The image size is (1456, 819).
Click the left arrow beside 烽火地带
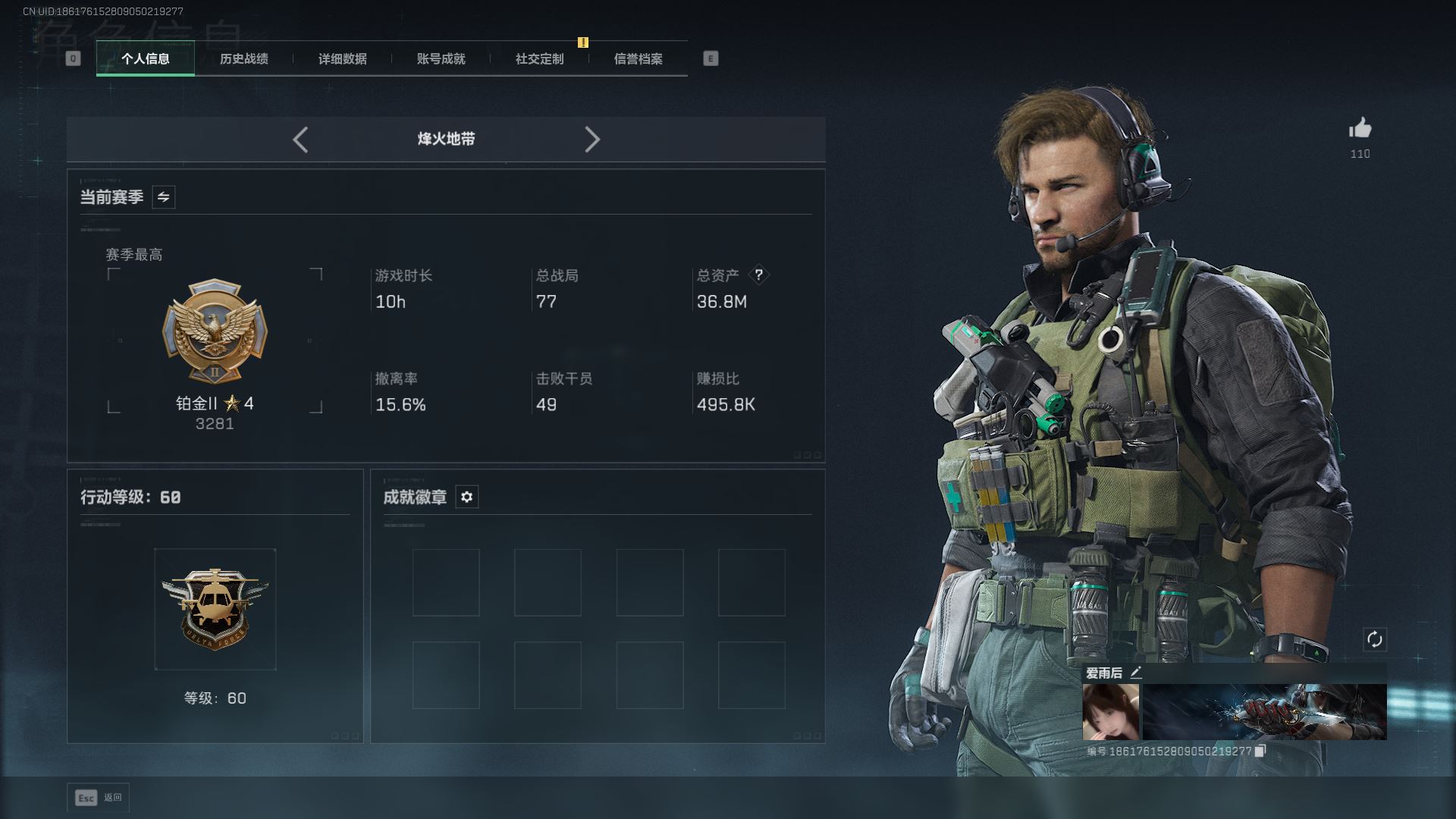tap(300, 140)
